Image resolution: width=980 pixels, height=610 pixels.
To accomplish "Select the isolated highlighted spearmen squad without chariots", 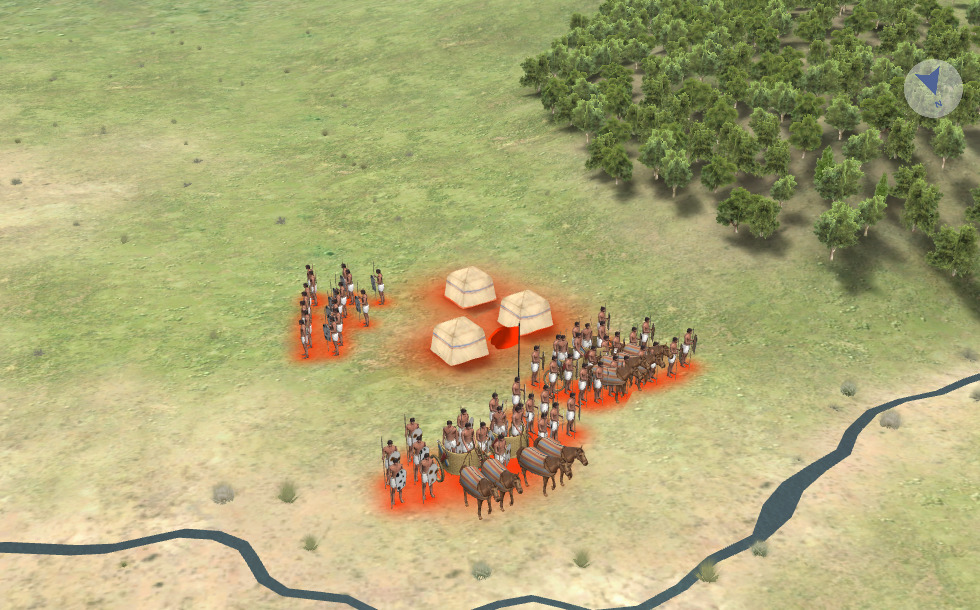I will pyautogui.click(x=335, y=310).
